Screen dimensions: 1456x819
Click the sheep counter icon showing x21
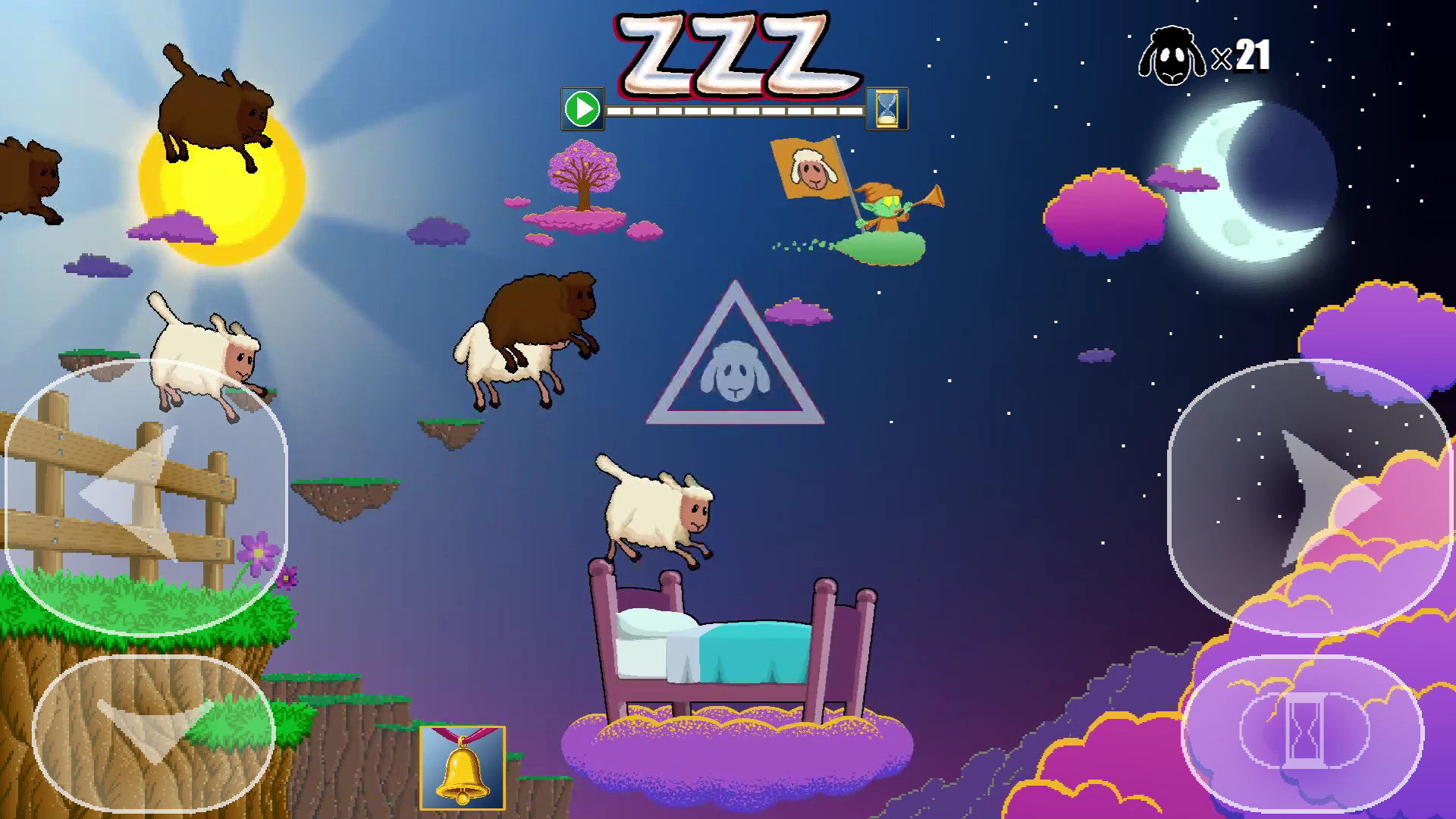coord(1172,55)
